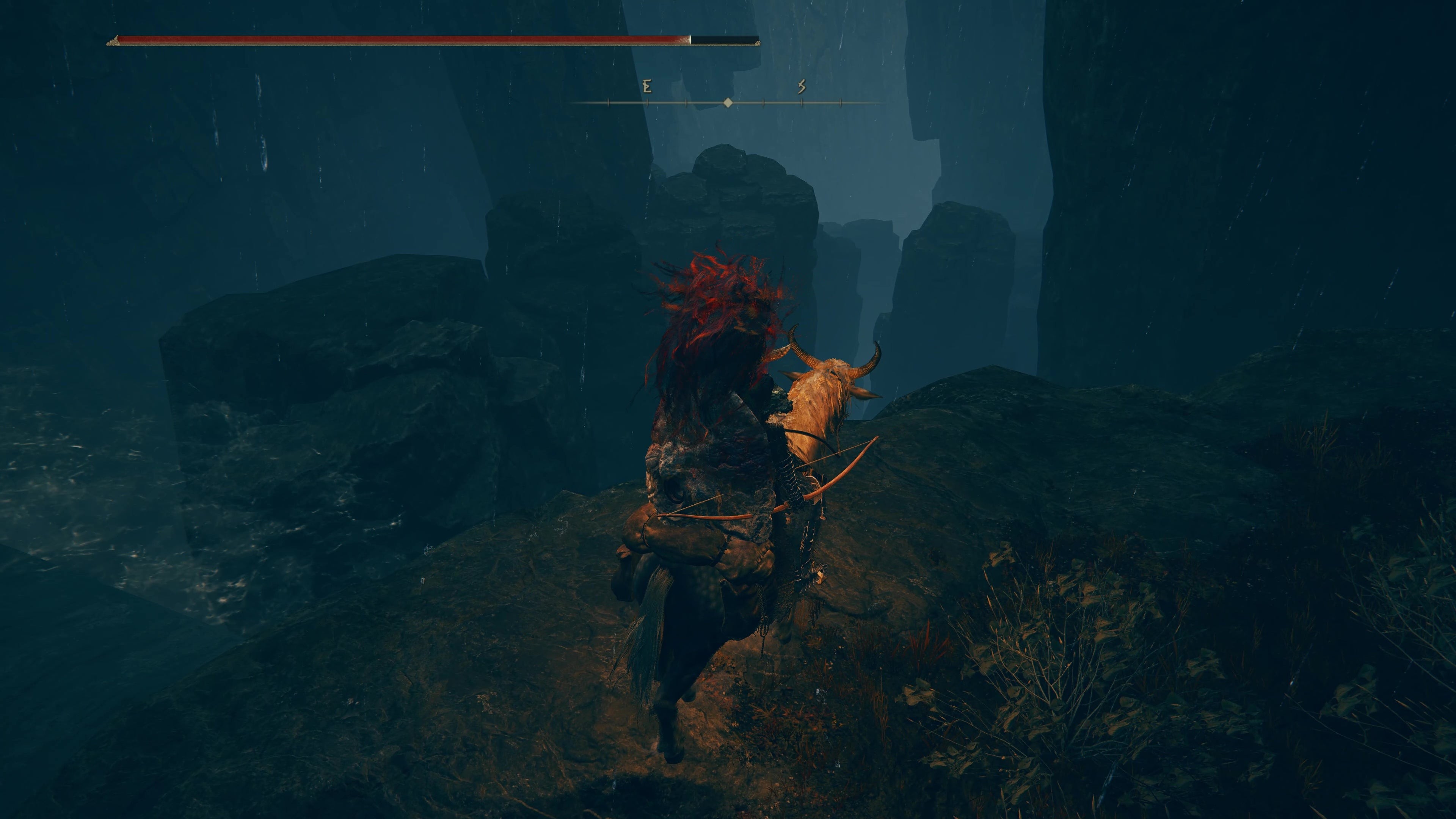Select the diamond heading marker on the compass

coord(728,102)
